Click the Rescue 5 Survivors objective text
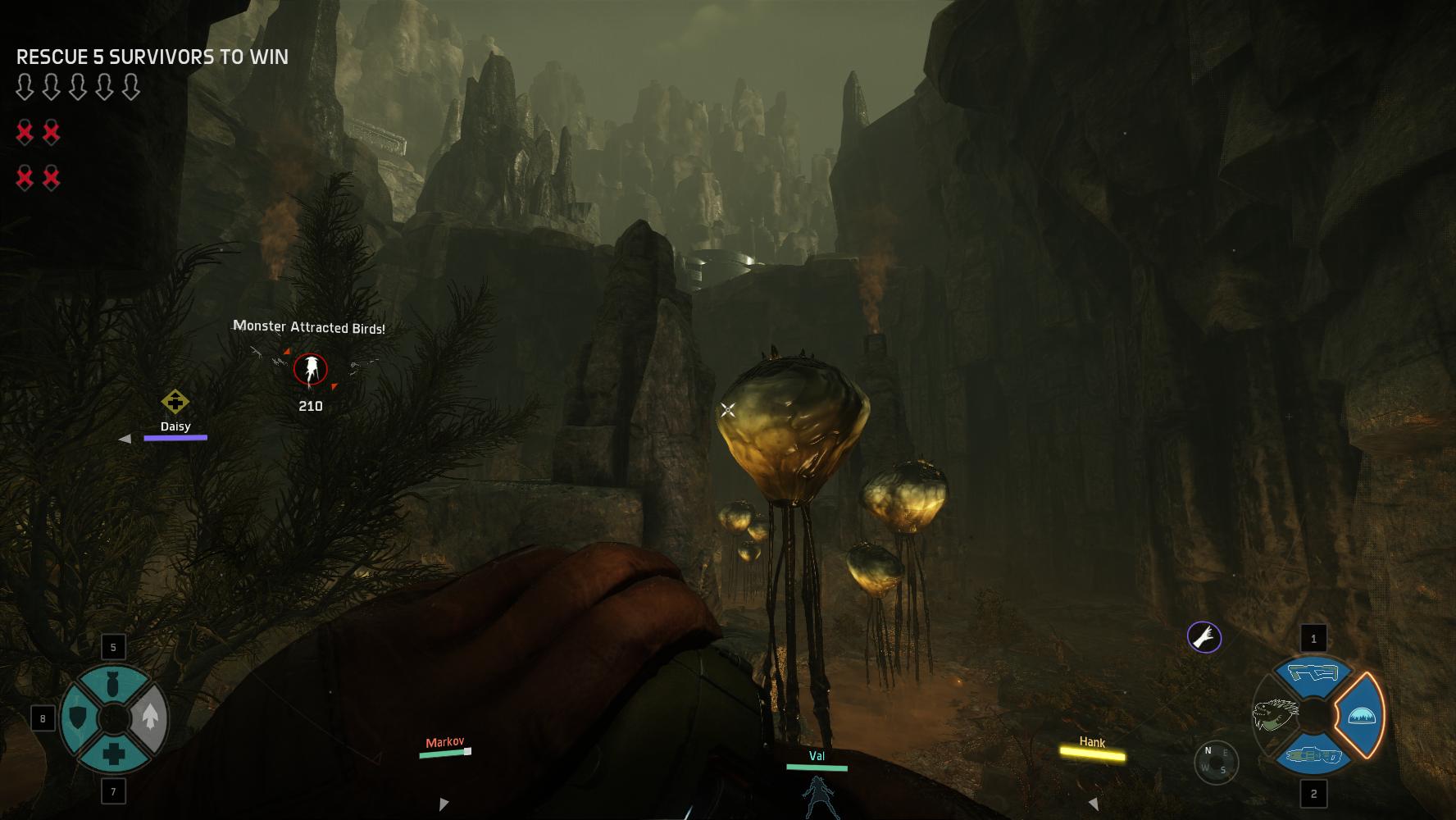Image resolution: width=1456 pixels, height=820 pixels. (152, 57)
